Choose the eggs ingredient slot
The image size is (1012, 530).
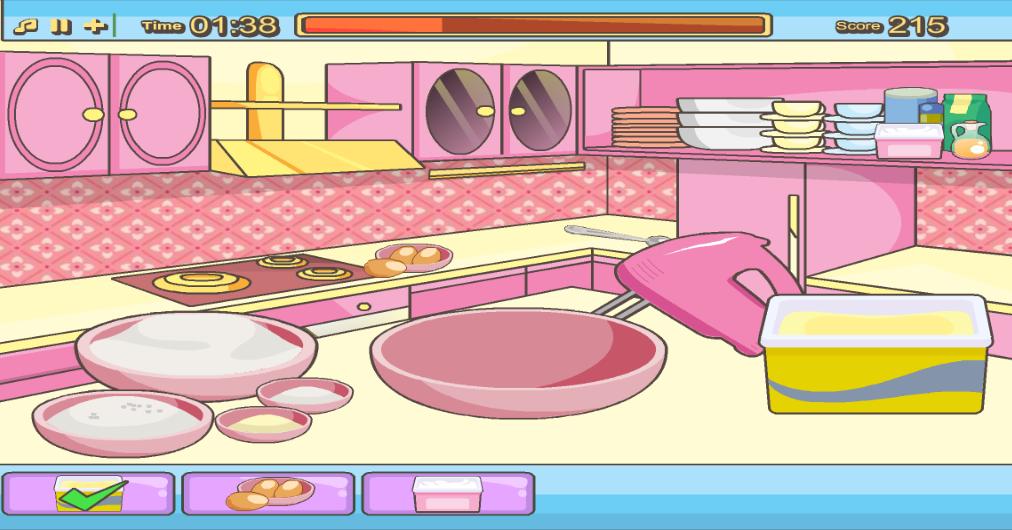[x=268, y=493]
